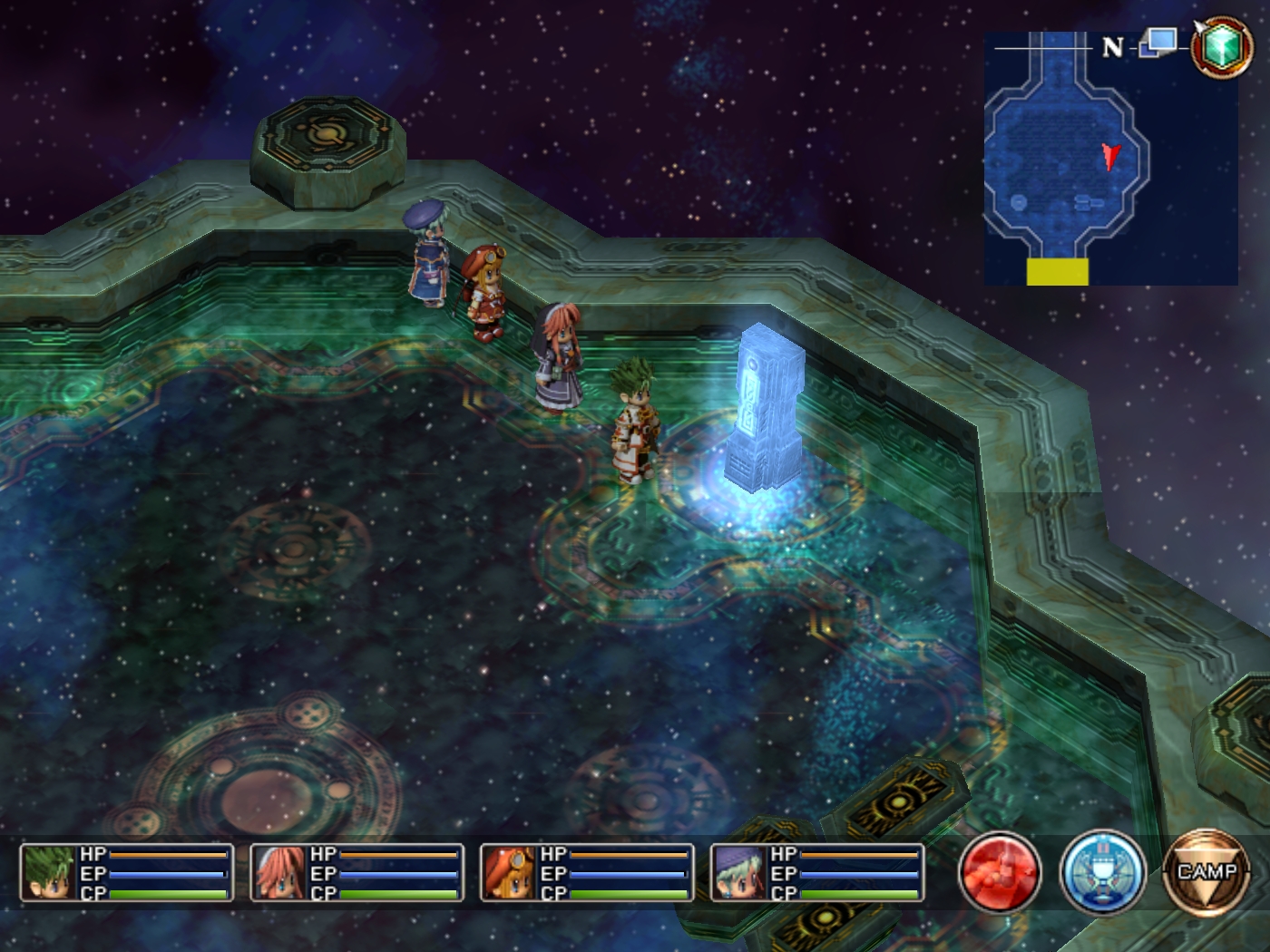Select the blue-hat character's party portrait
Viewport: 1270px width, 952px height.
pos(739,873)
